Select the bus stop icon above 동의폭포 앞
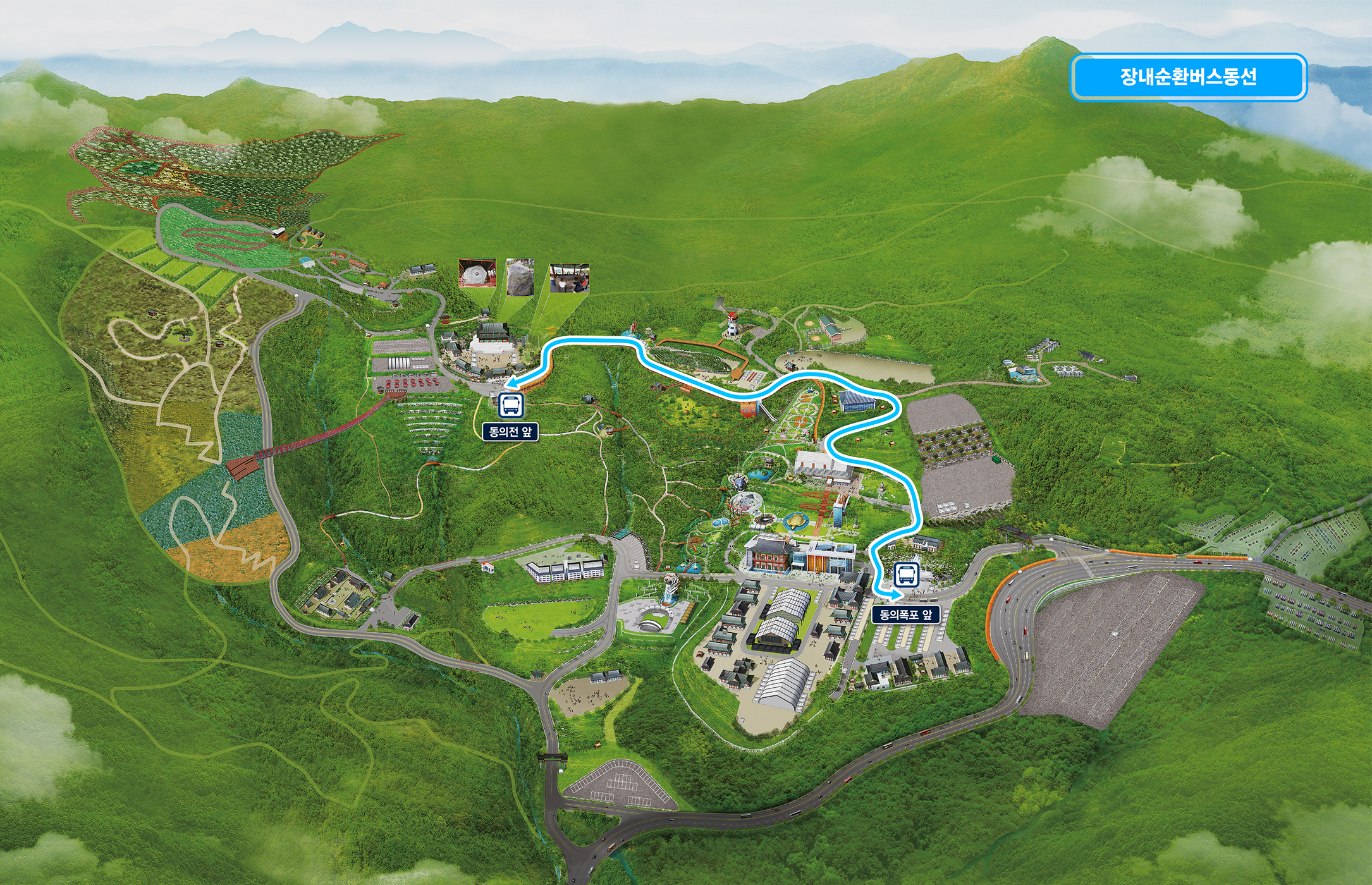The width and height of the screenshot is (1372, 885). pos(907,575)
